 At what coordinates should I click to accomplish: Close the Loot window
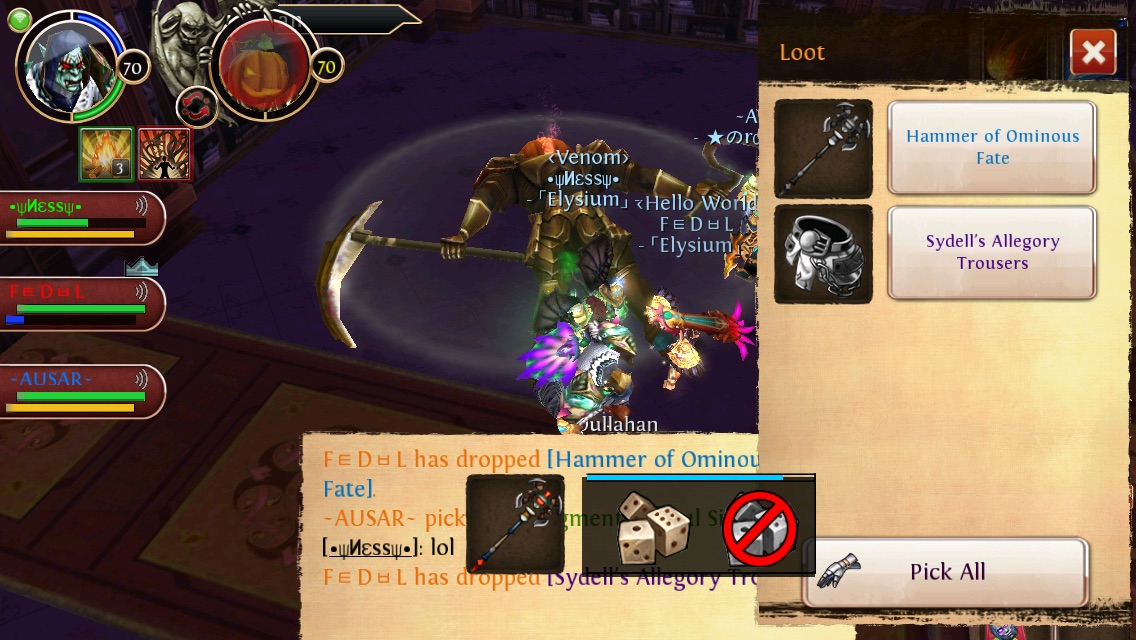coord(1092,53)
